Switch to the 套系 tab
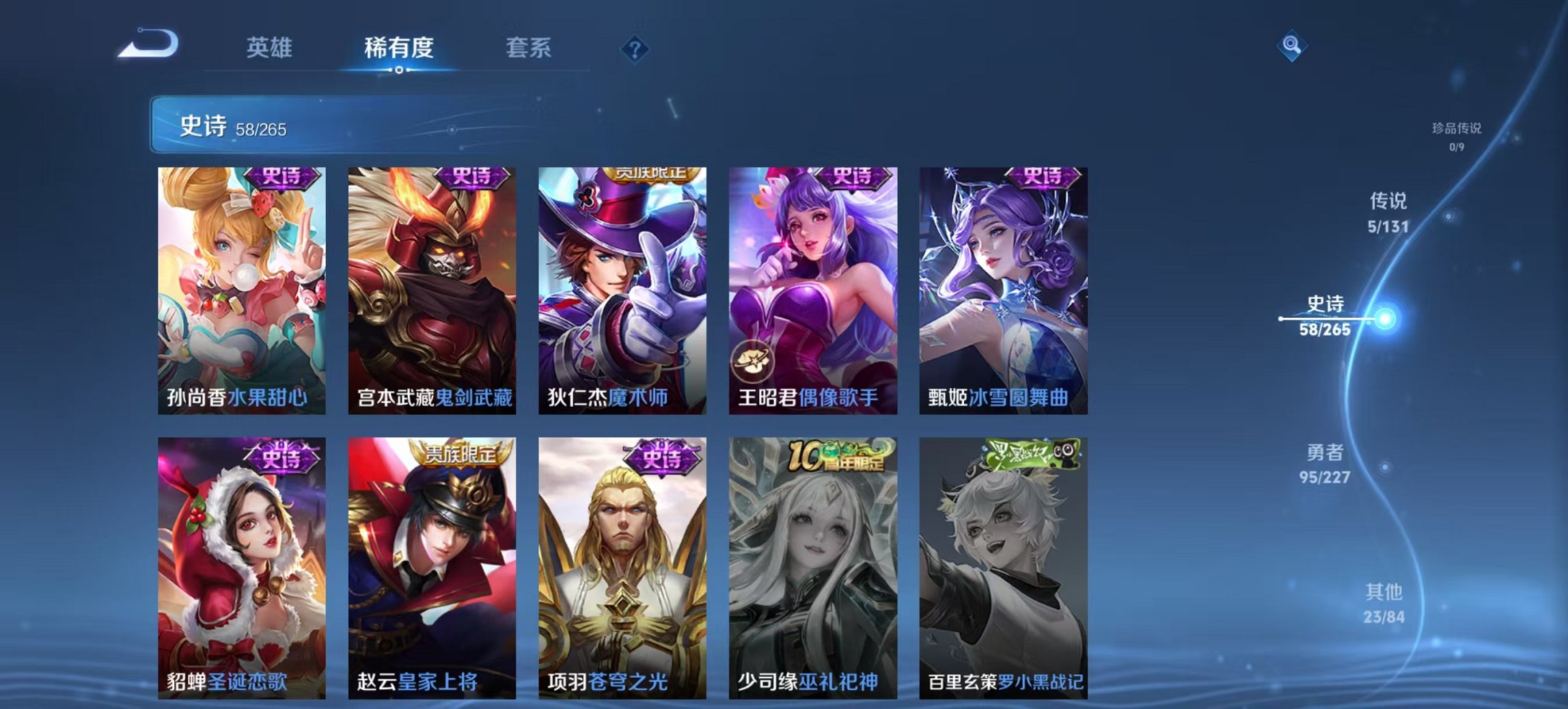1568x709 pixels. [527, 48]
